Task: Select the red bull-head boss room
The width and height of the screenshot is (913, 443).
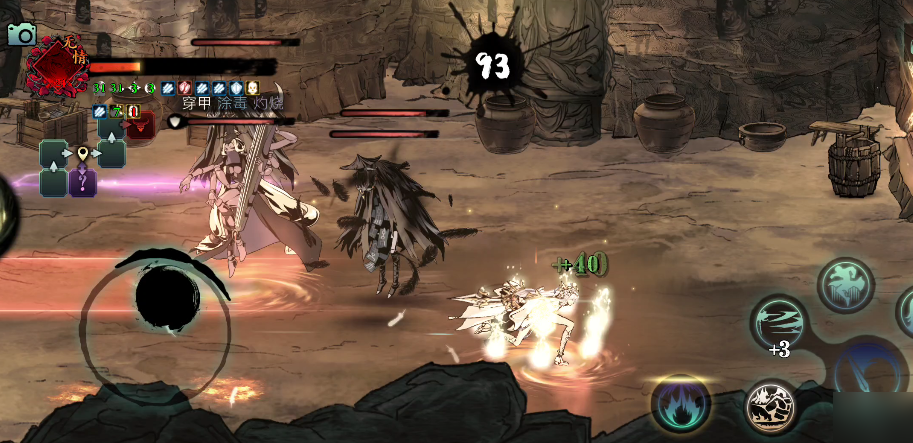Action: point(139,124)
